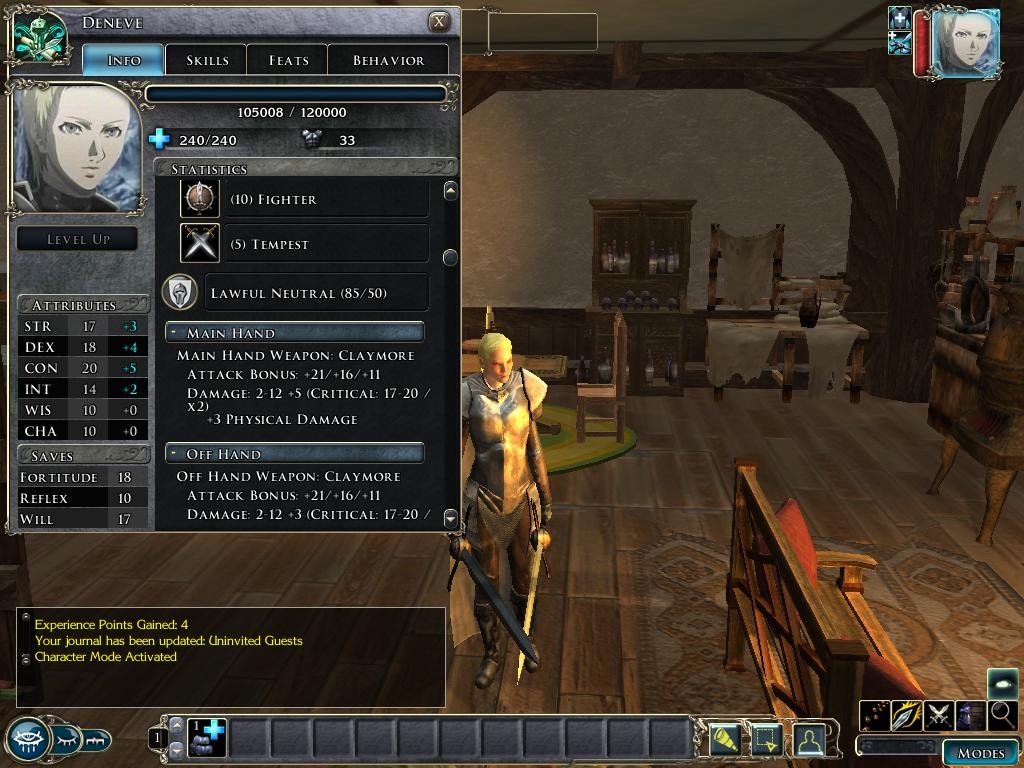Click the flashlight icon beside the hotbar
This screenshot has height=768, width=1024.
tap(723, 739)
